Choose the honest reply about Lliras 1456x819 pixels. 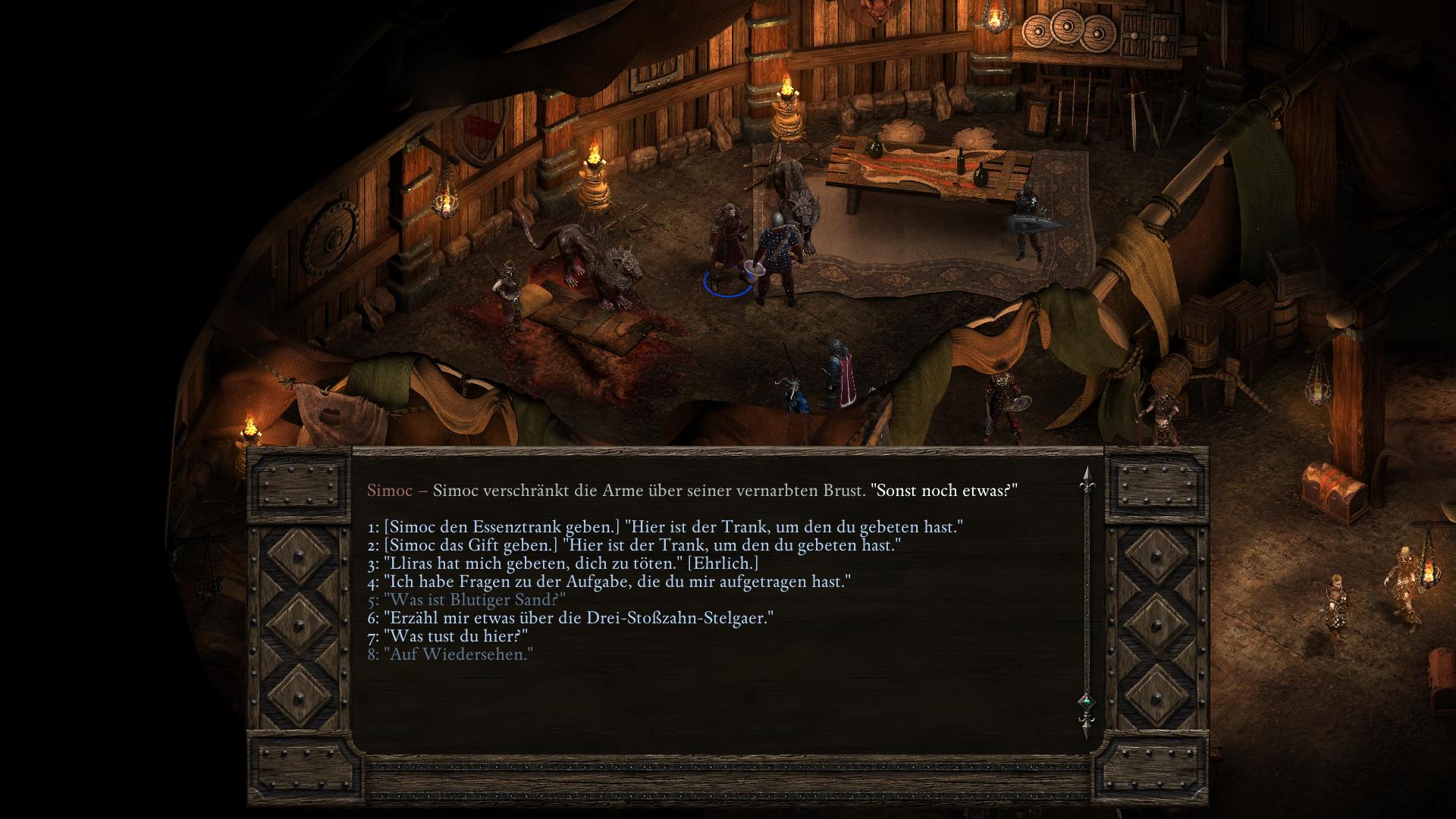pyautogui.click(x=563, y=563)
